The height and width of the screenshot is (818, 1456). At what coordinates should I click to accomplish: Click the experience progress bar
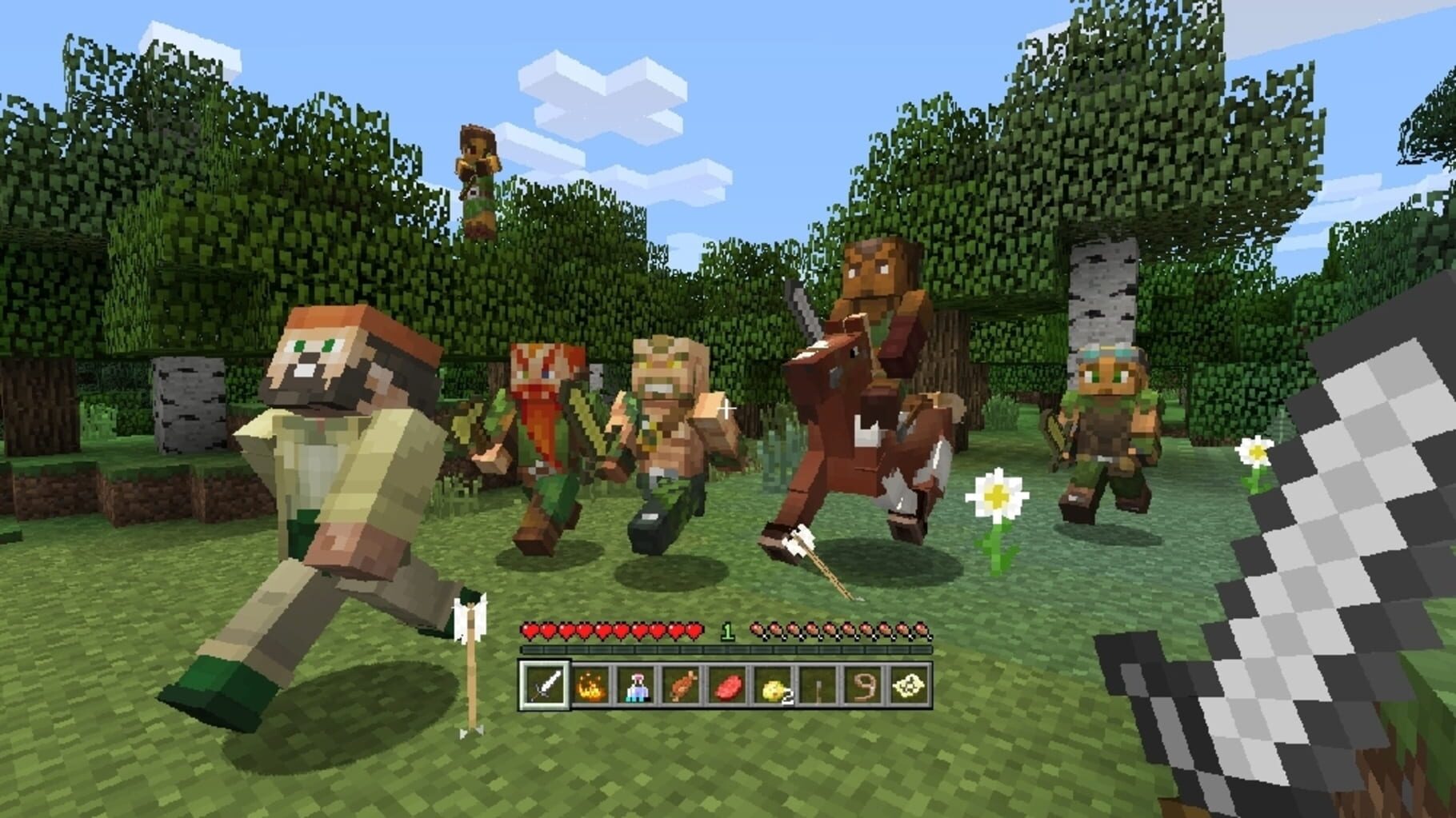[x=720, y=649]
